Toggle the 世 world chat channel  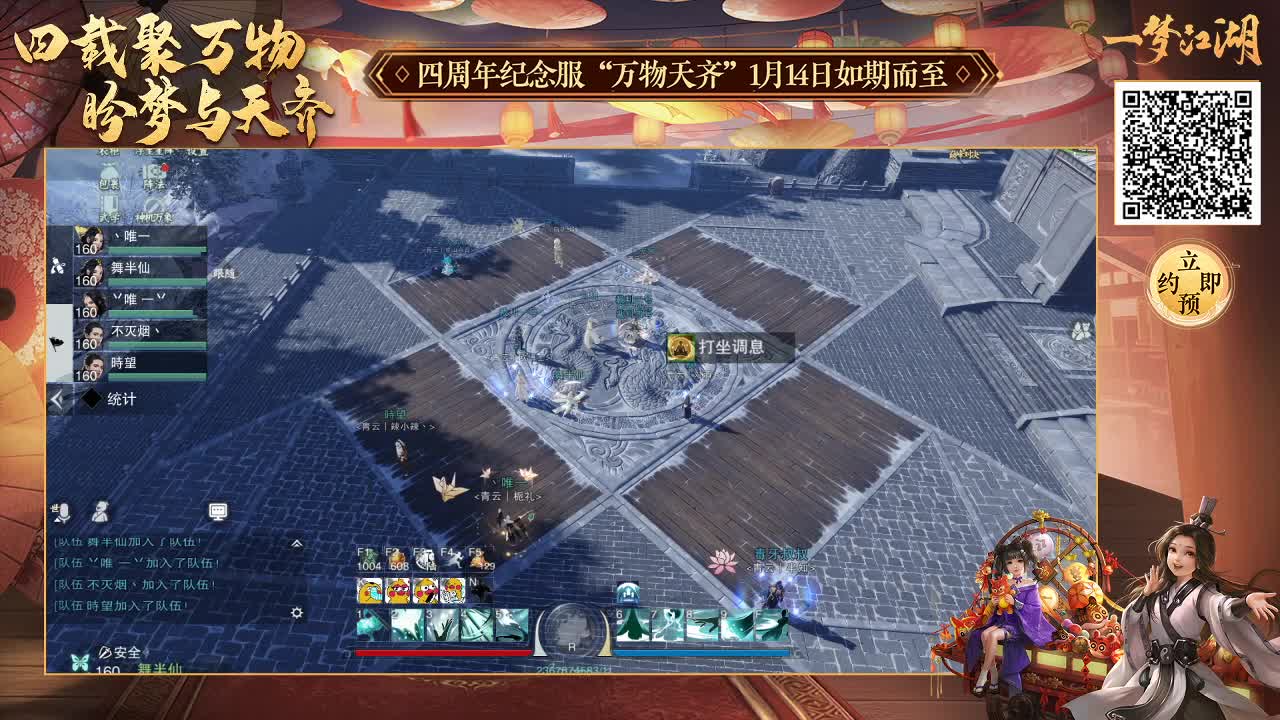(x=53, y=507)
